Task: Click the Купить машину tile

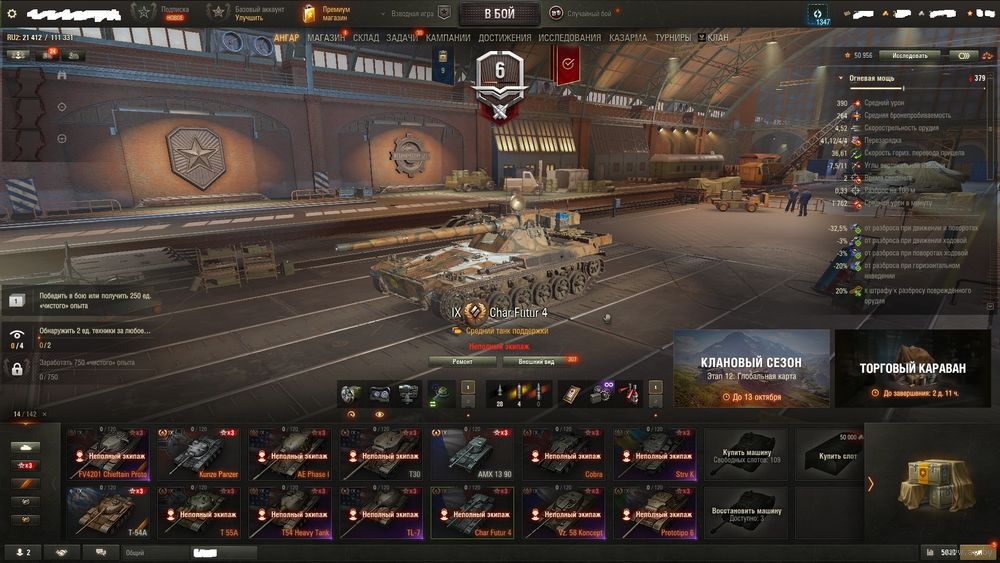Action: pyautogui.click(x=745, y=453)
